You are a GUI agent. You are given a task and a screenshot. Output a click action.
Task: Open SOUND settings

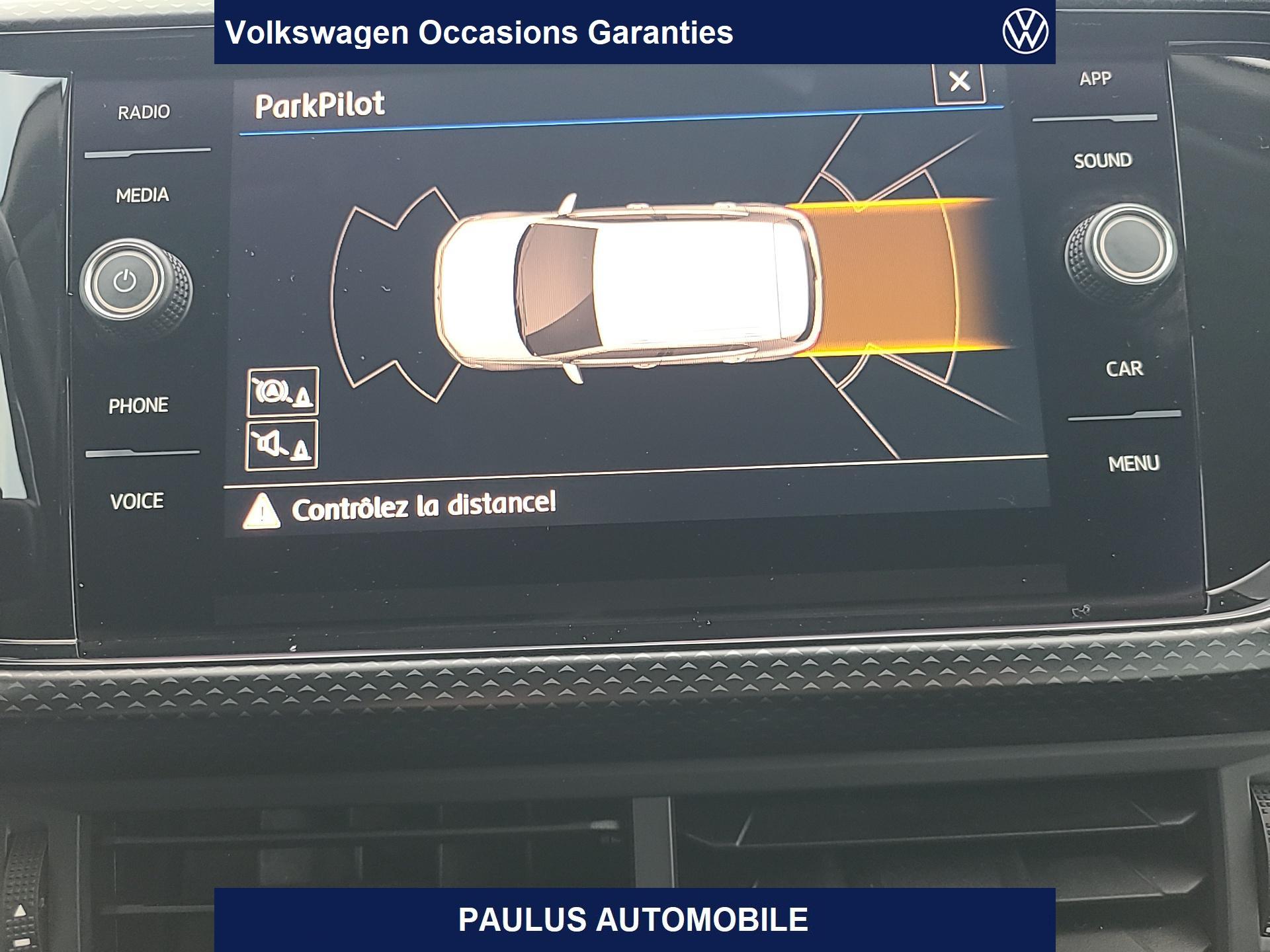coord(1103,161)
